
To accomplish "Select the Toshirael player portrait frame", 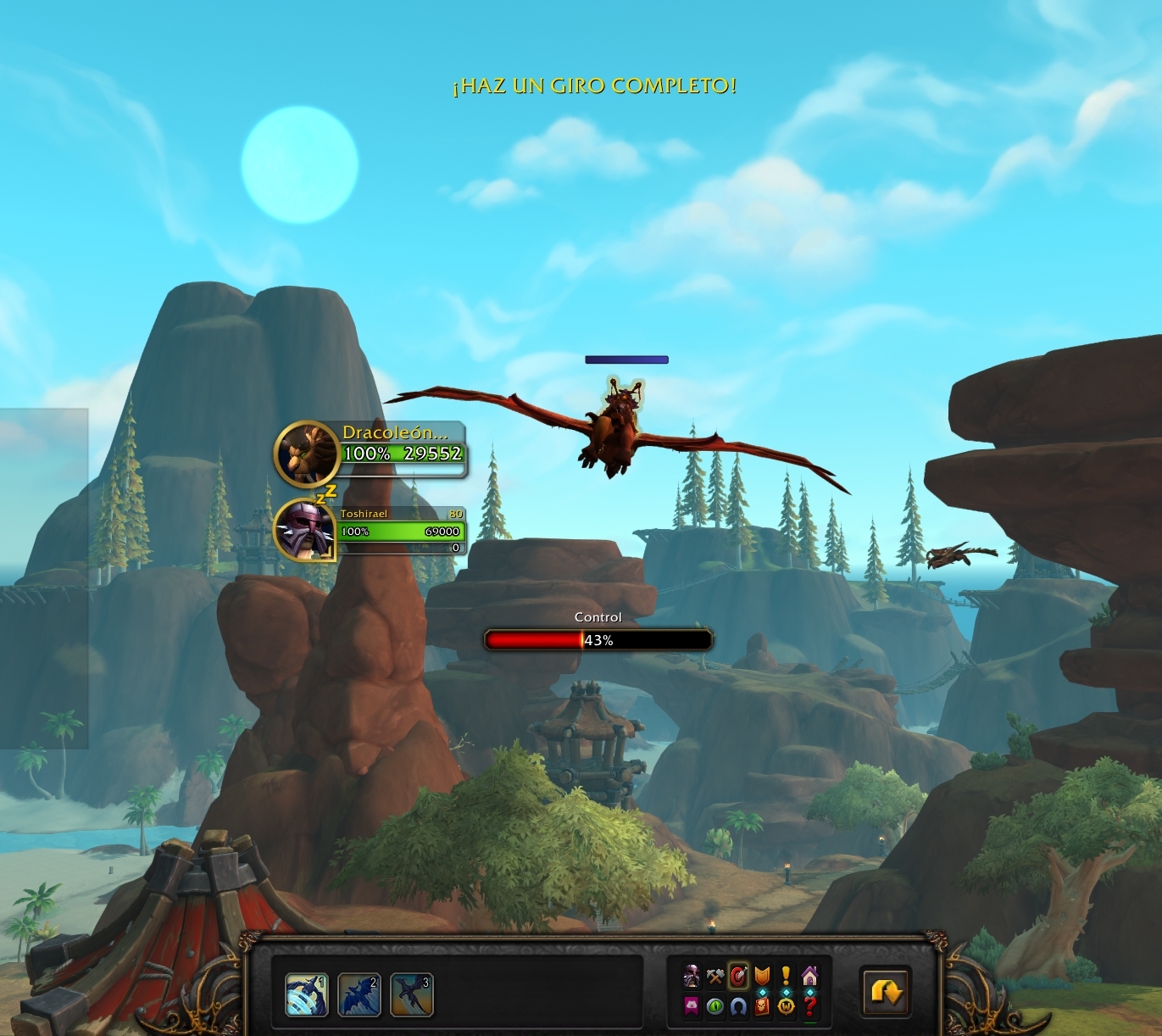I will tap(306, 530).
